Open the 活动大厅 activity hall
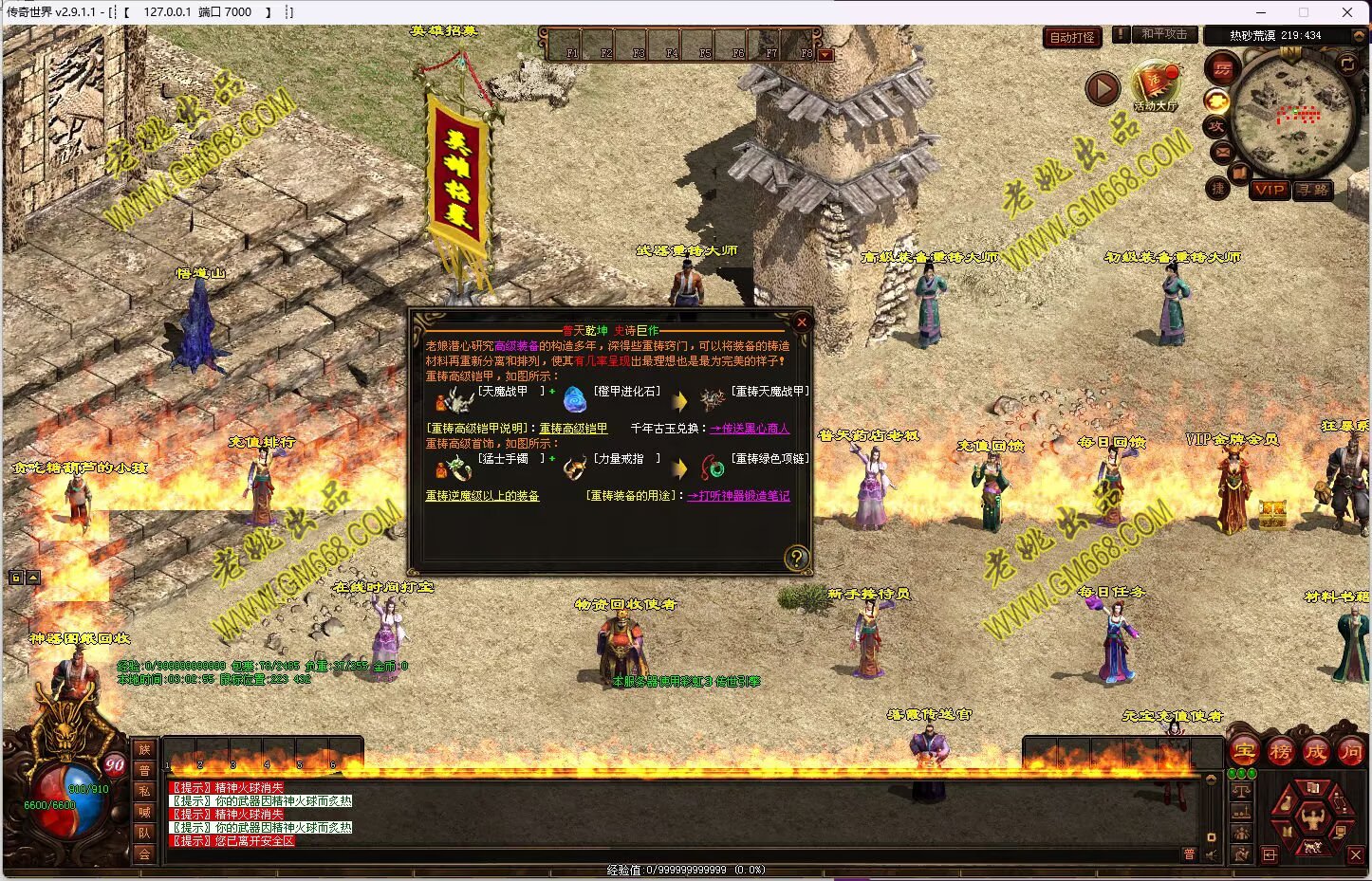Screen dimensions: 1372x881 1155,86
